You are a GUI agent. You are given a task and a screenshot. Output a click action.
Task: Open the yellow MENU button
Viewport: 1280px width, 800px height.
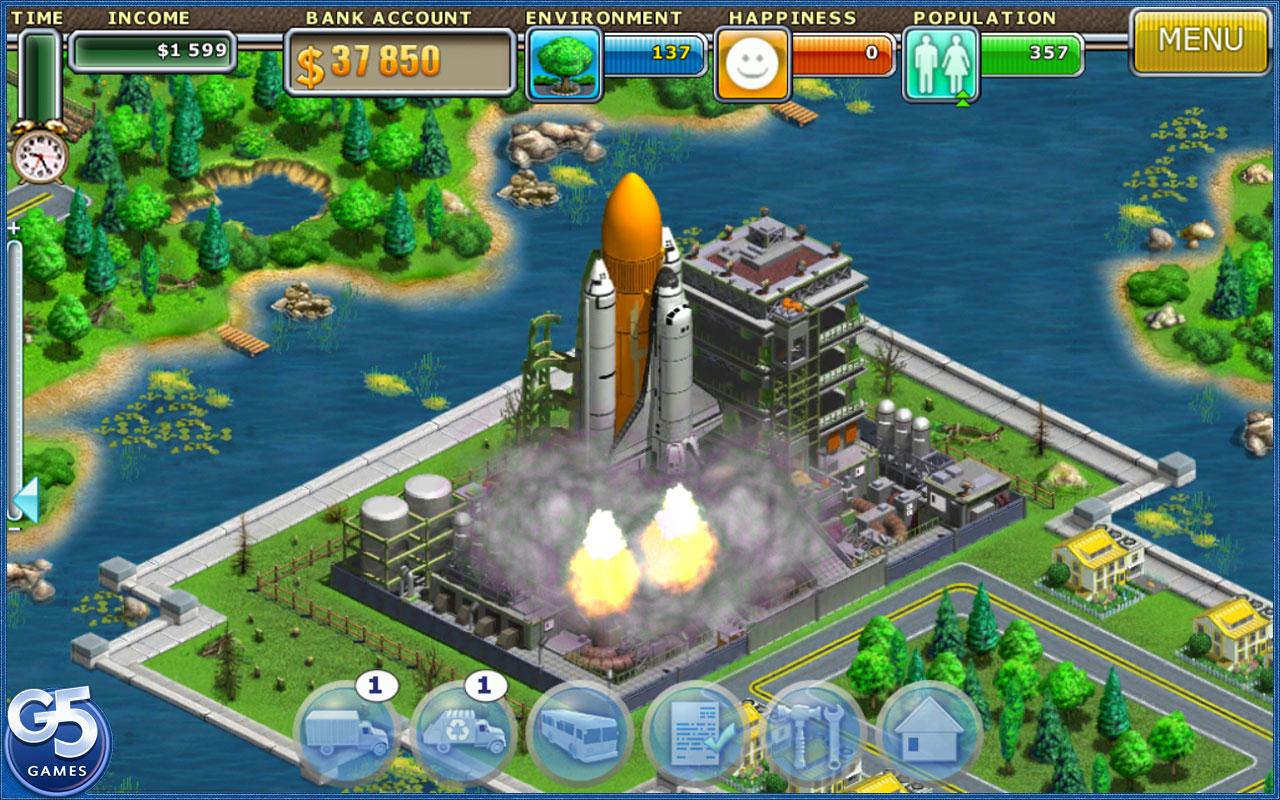point(1200,41)
